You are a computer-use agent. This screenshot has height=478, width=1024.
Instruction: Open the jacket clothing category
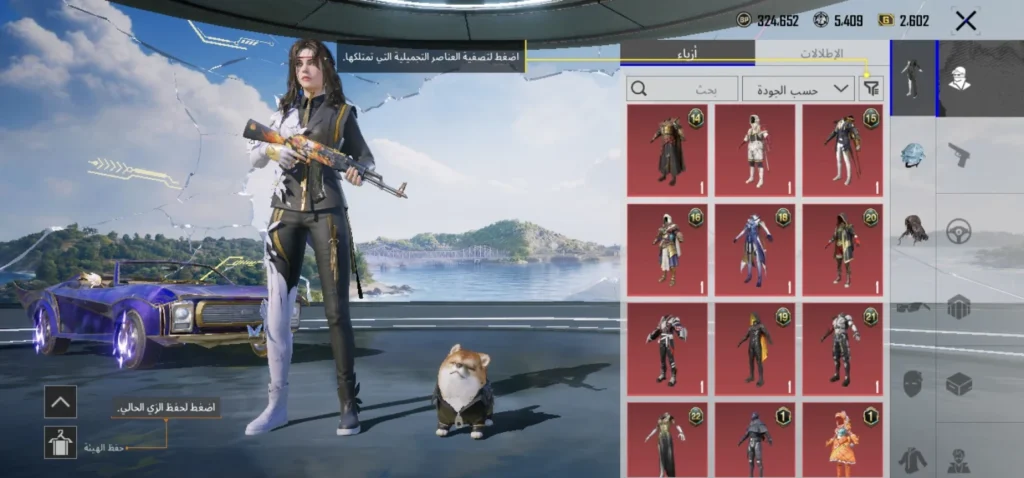[x=912, y=458]
